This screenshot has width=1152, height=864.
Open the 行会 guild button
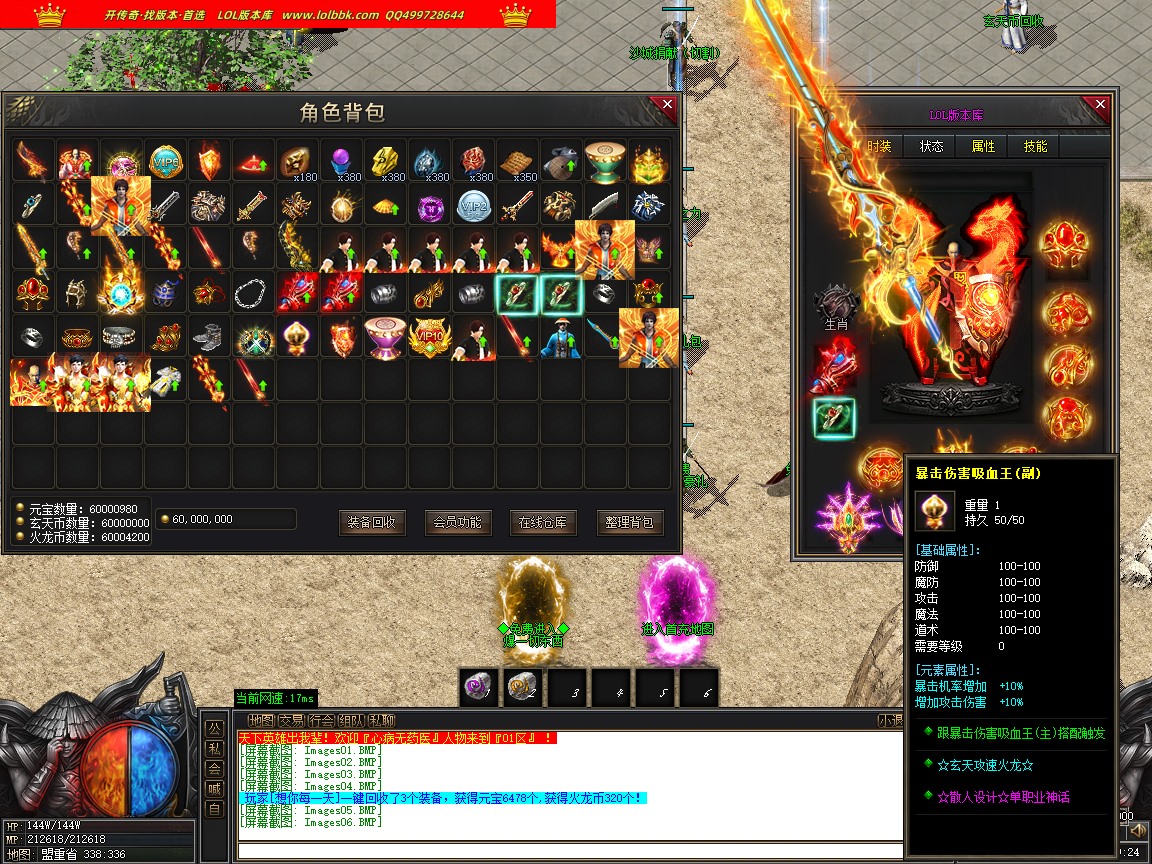[321, 720]
